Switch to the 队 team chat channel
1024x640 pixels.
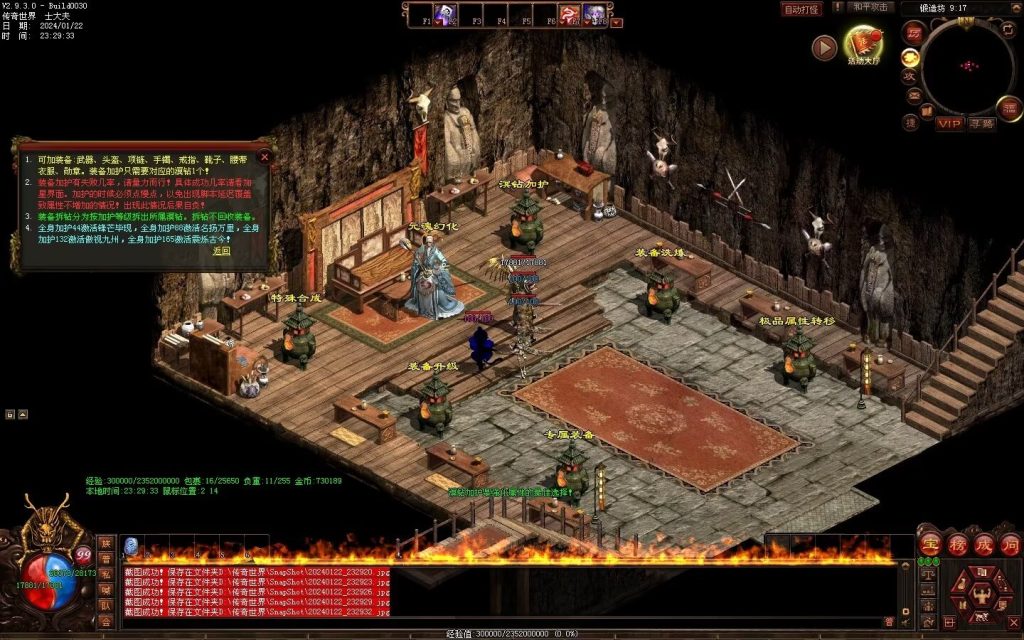tap(105, 604)
